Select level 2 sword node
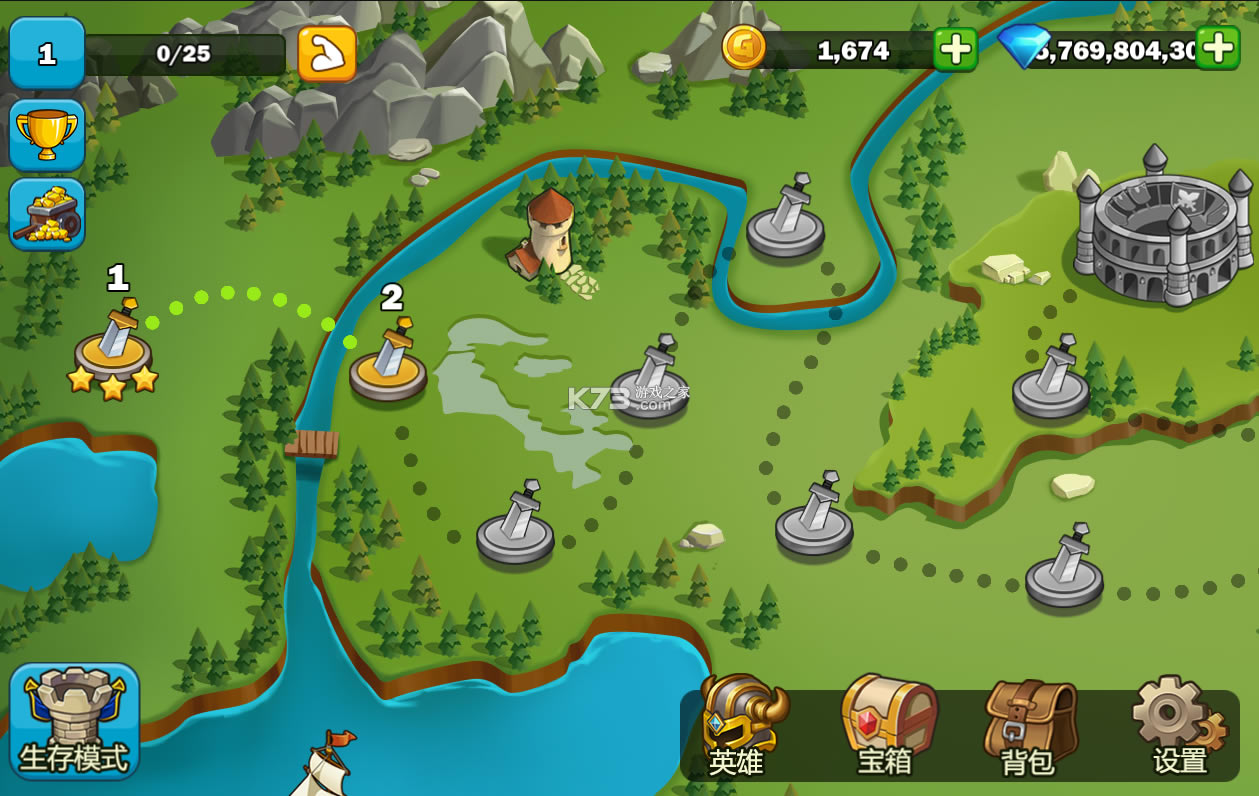The height and width of the screenshot is (796, 1259). pos(388,362)
